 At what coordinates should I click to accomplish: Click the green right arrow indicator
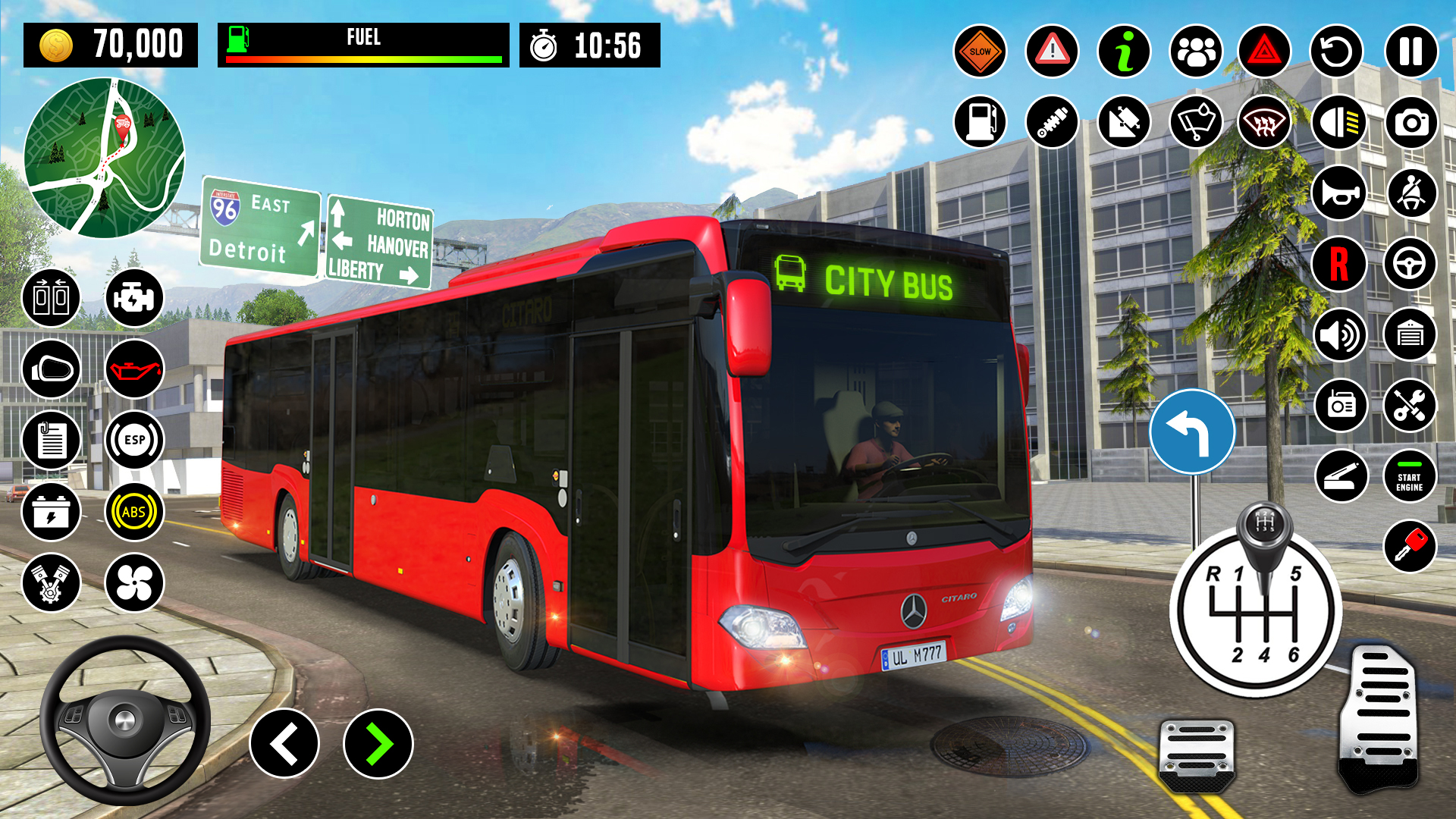click(x=378, y=744)
